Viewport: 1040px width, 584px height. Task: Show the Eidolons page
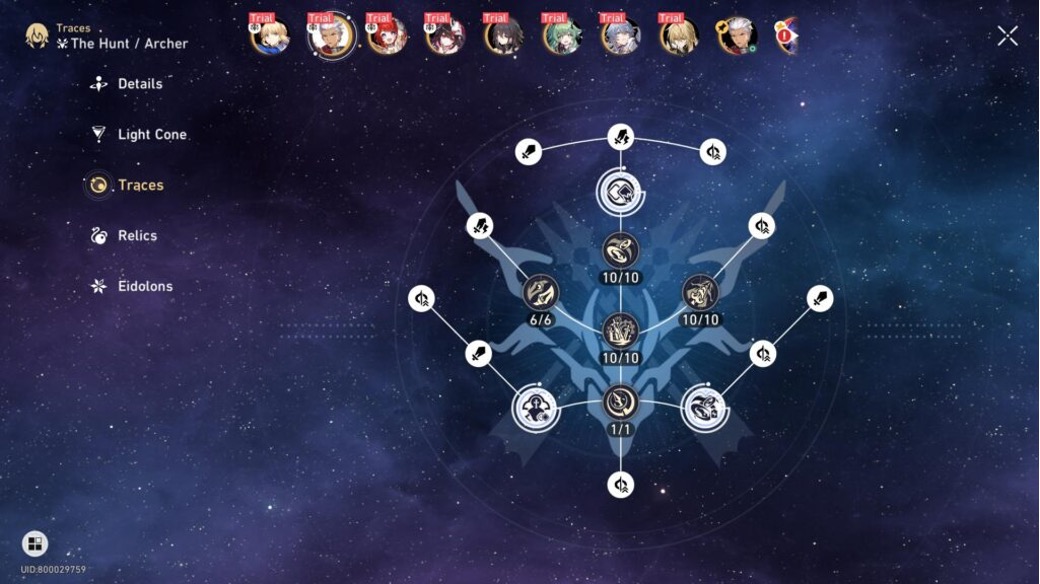(x=145, y=286)
